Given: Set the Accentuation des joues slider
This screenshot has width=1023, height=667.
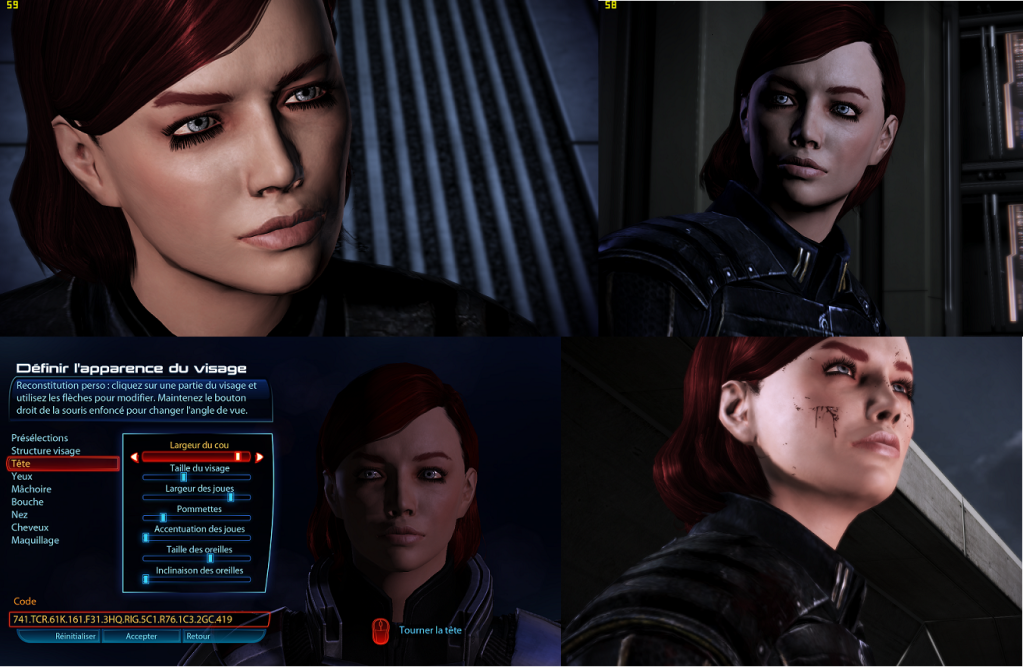Looking at the screenshot, I should tap(146, 538).
